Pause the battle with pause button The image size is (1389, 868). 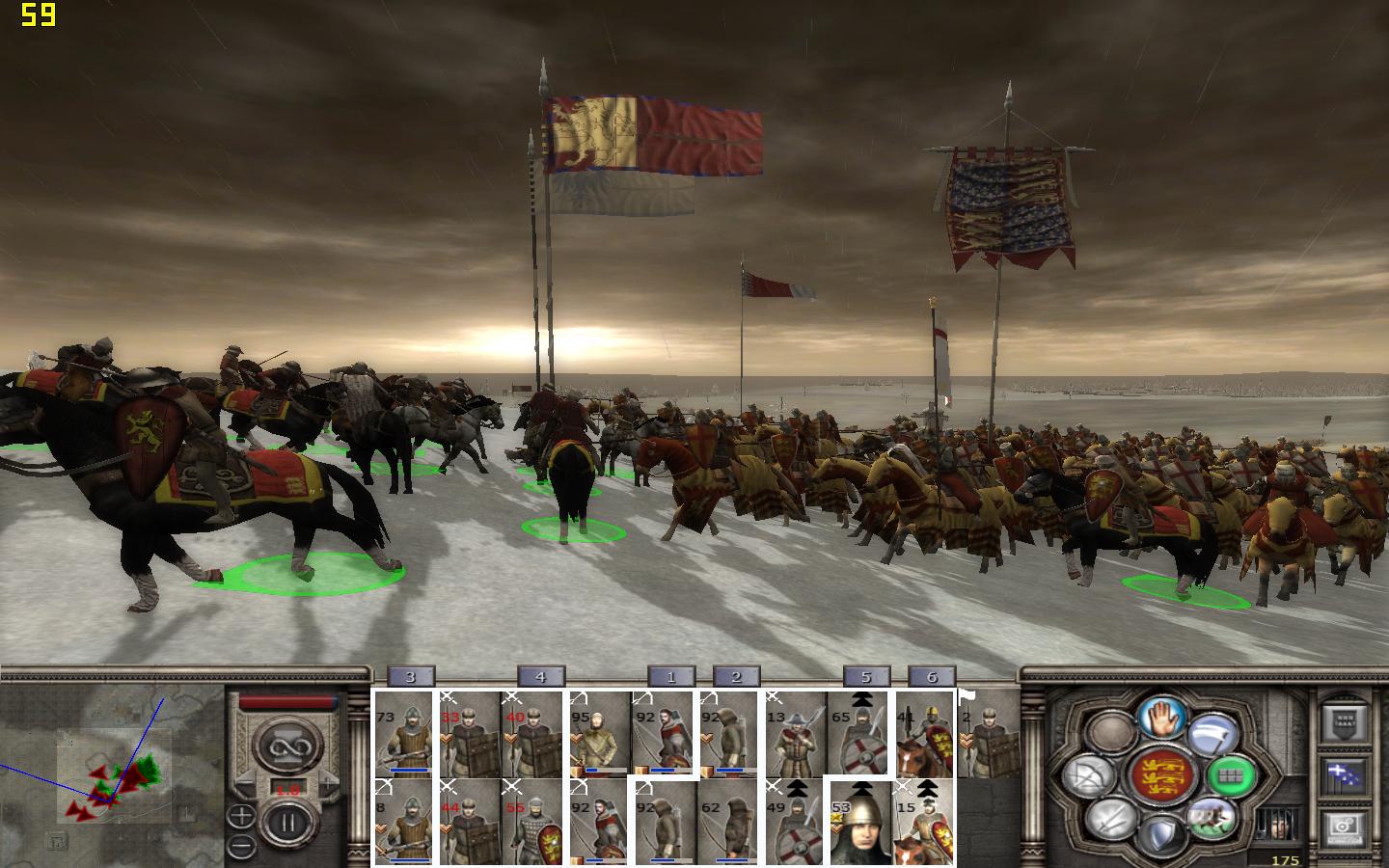(287, 821)
